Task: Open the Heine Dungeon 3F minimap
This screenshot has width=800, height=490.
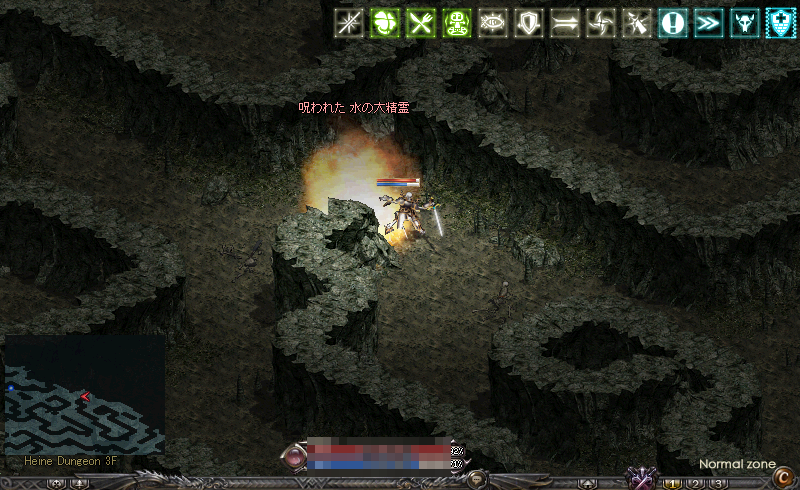Action: click(x=84, y=395)
